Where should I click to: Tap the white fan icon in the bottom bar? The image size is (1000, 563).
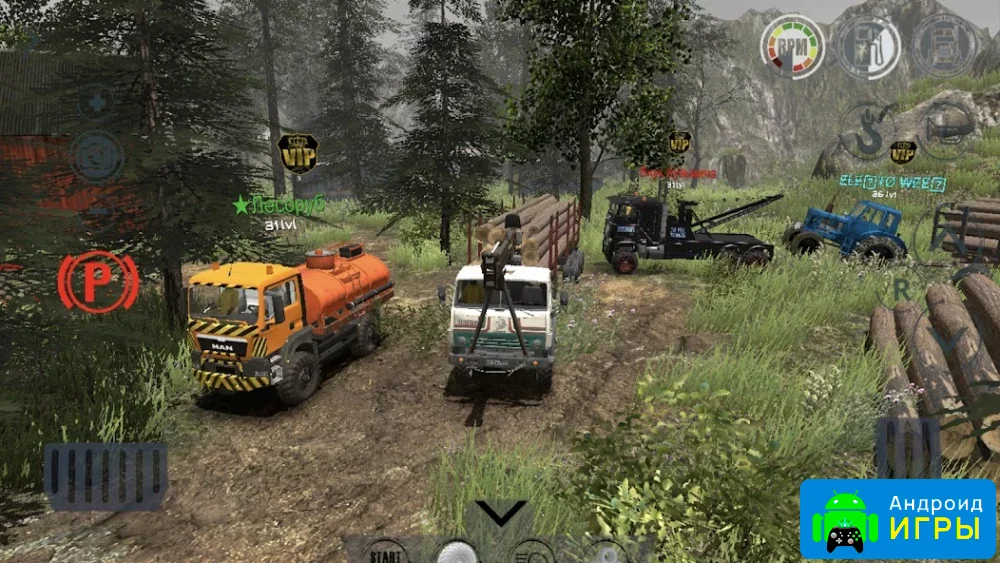click(458, 553)
